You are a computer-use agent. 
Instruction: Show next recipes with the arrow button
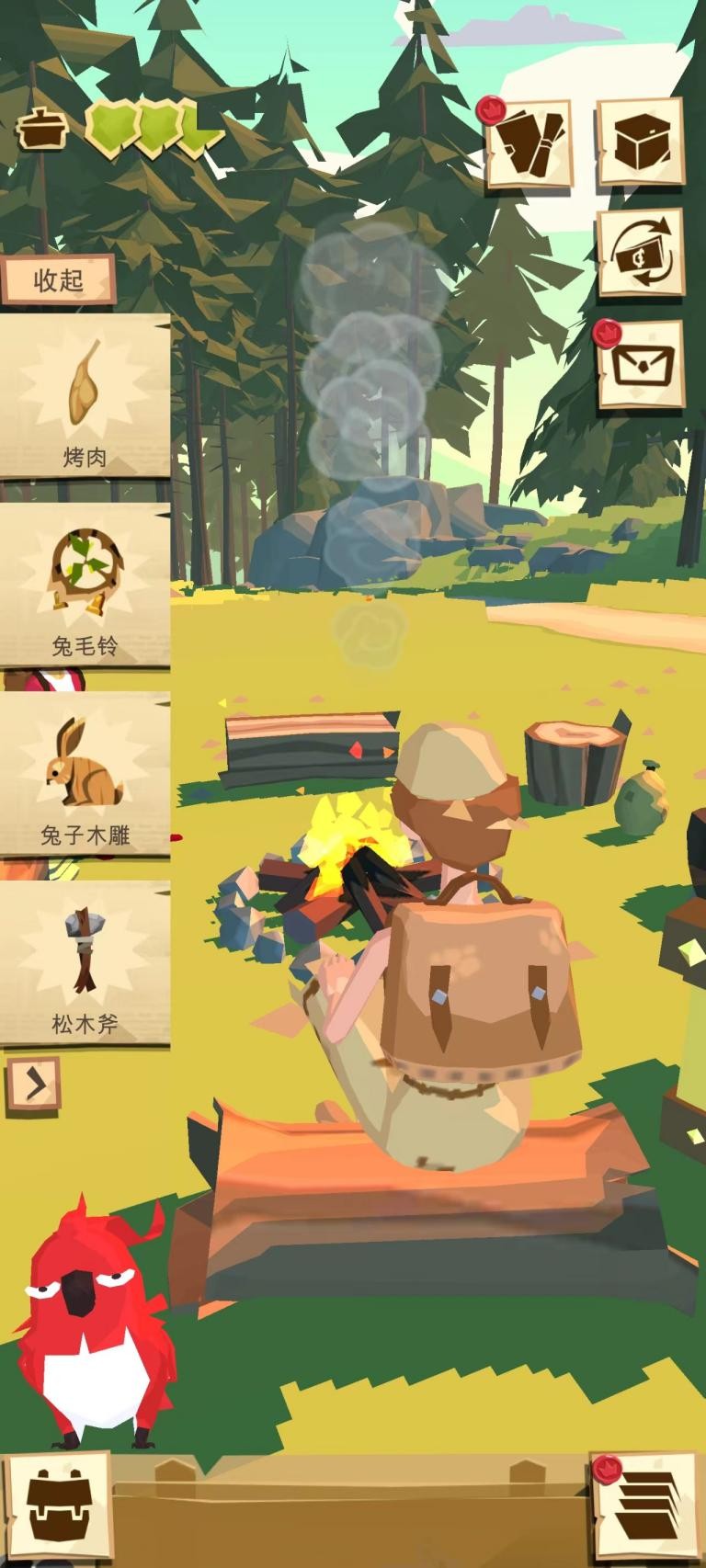tap(34, 1085)
